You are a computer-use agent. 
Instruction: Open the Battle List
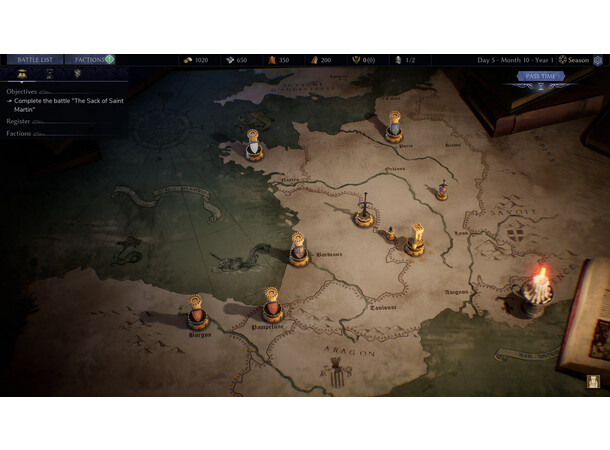pos(35,60)
